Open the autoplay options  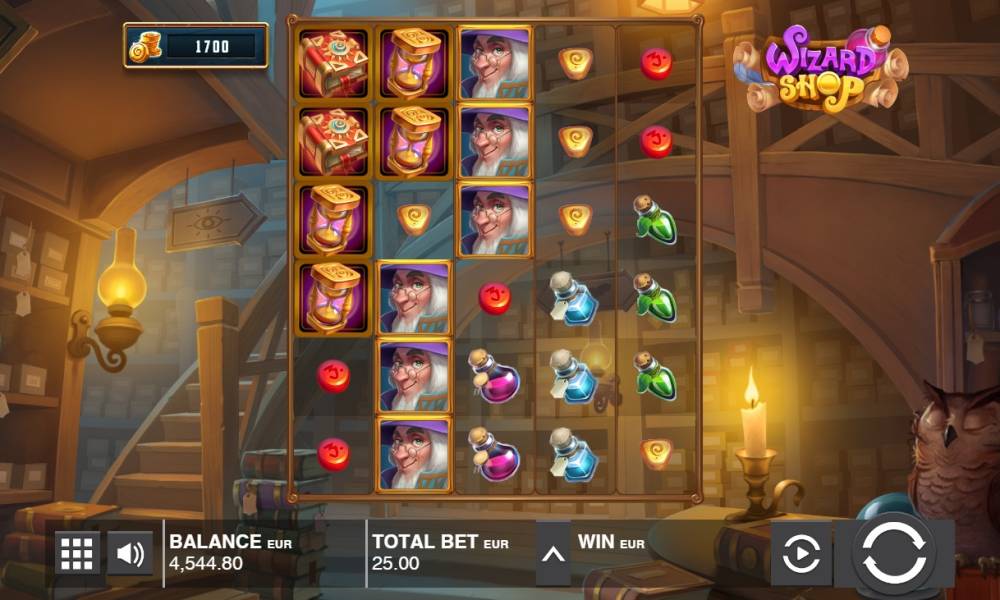[x=801, y=553]
